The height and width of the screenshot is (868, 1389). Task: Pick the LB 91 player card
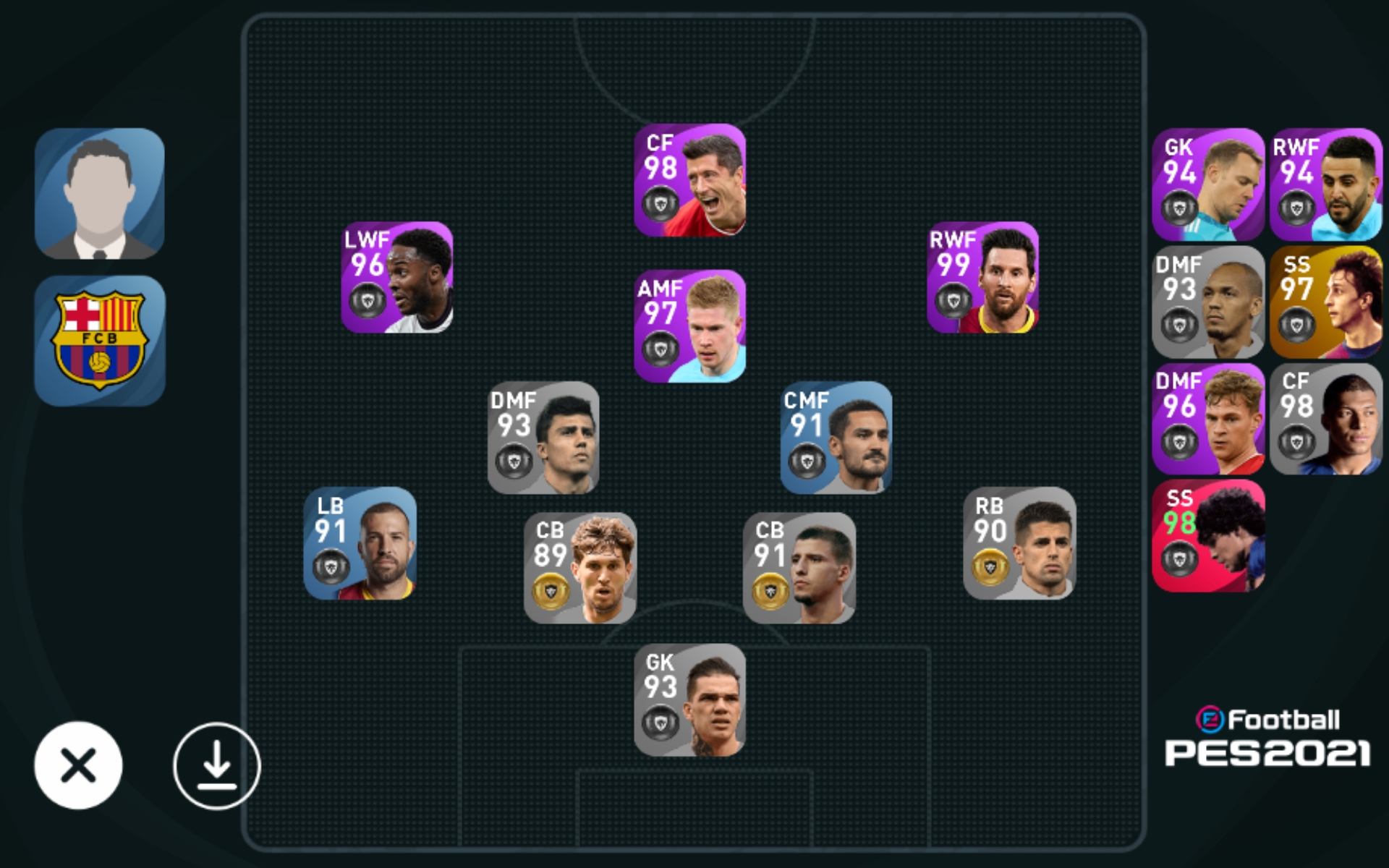(x=360, y=543)
